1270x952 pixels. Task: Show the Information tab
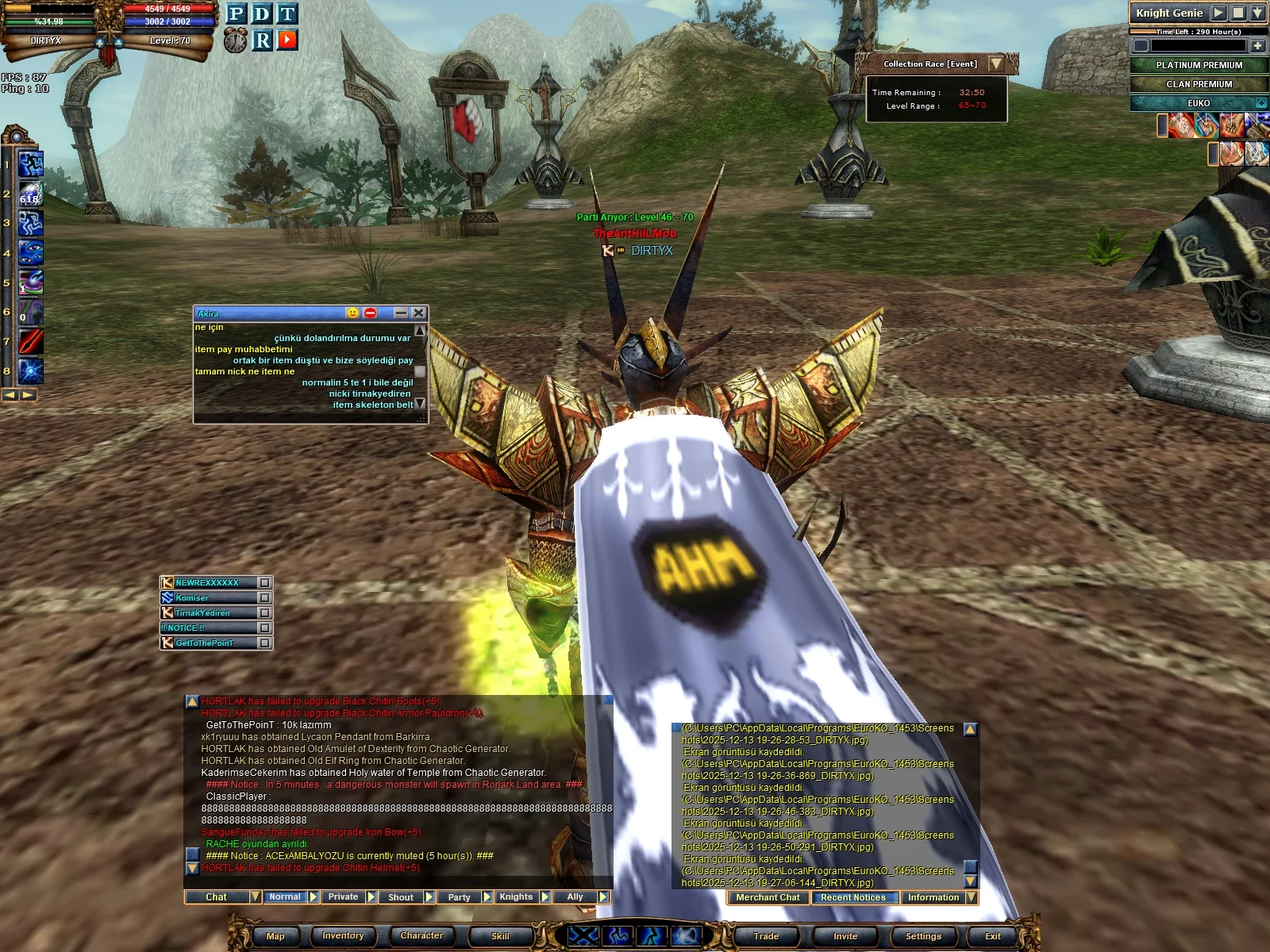[x=933, y=898]
